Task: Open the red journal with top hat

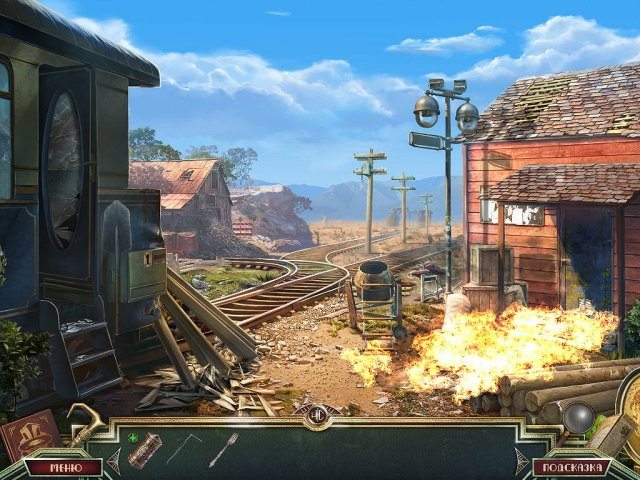Action: (30, 435)
